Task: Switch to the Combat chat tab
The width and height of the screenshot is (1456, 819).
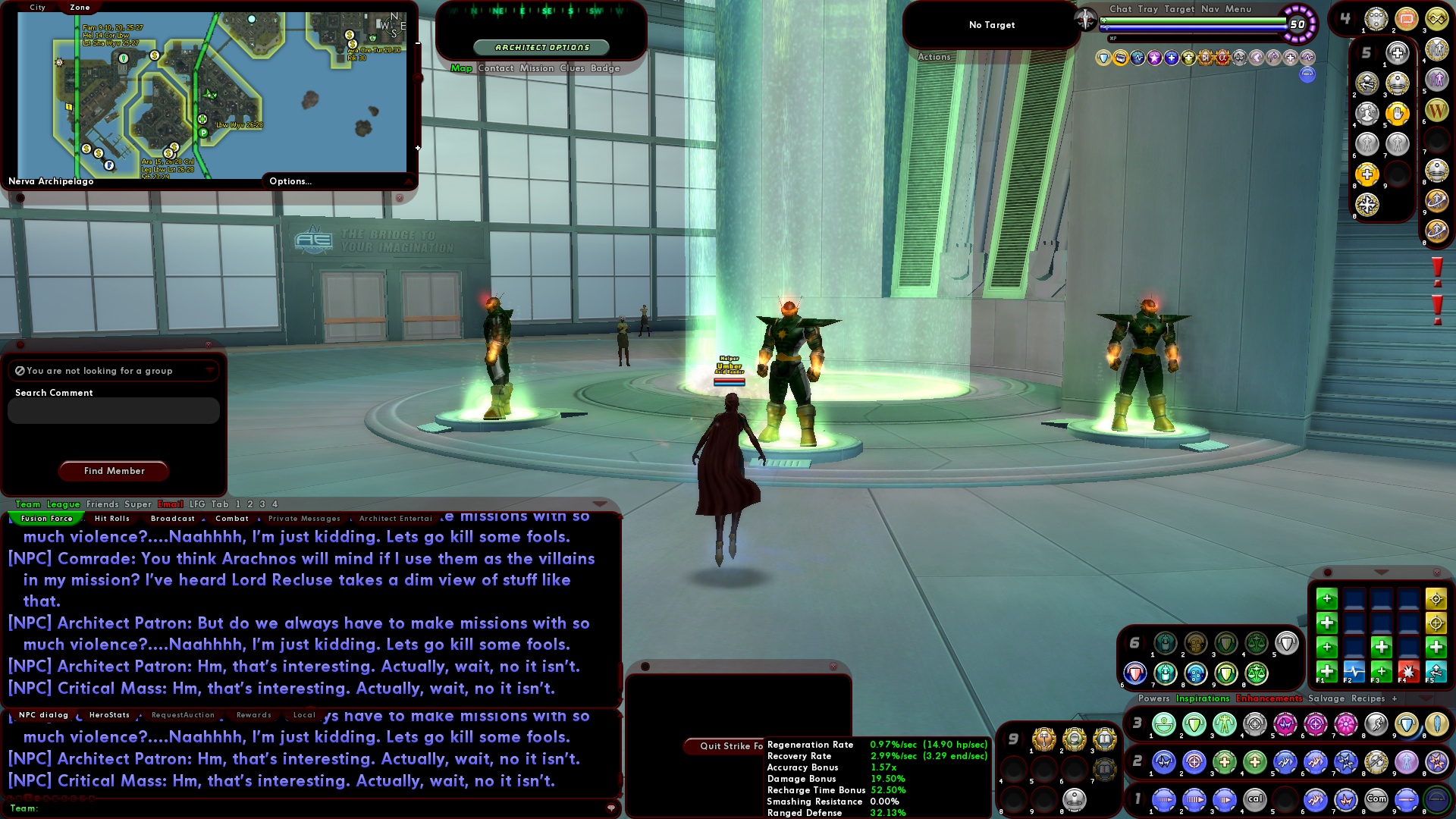Action: [x=232, y=519]
